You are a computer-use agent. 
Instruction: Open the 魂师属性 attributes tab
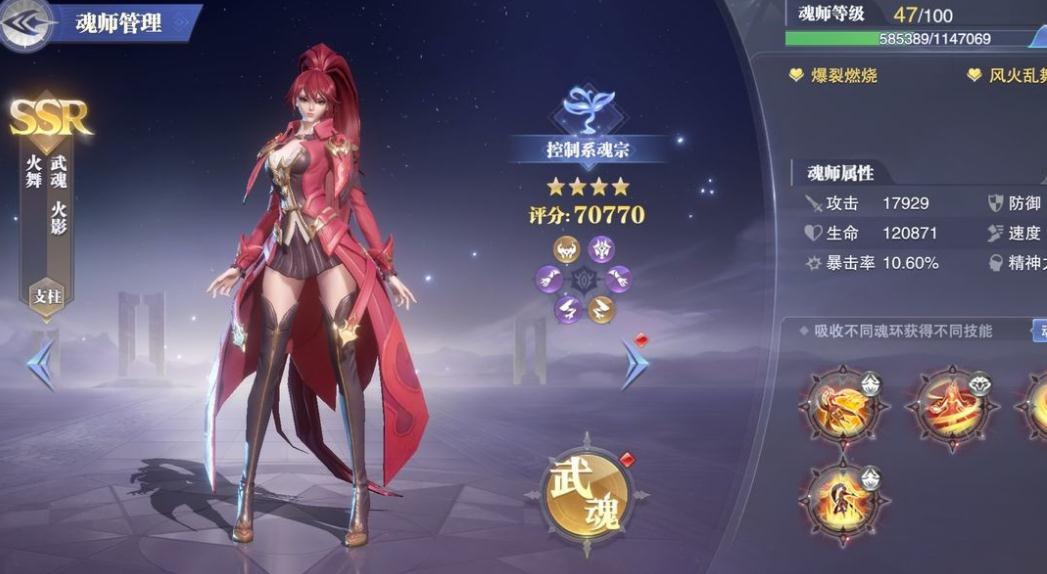click(839, 173)
